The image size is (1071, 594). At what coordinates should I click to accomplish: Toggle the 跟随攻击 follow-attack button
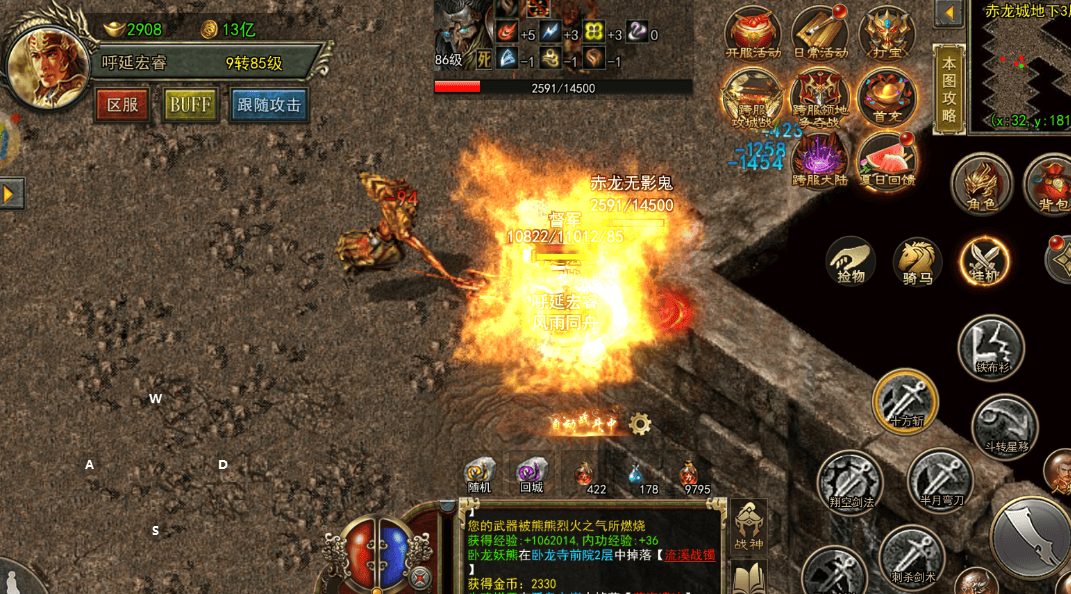click(268, 105)
